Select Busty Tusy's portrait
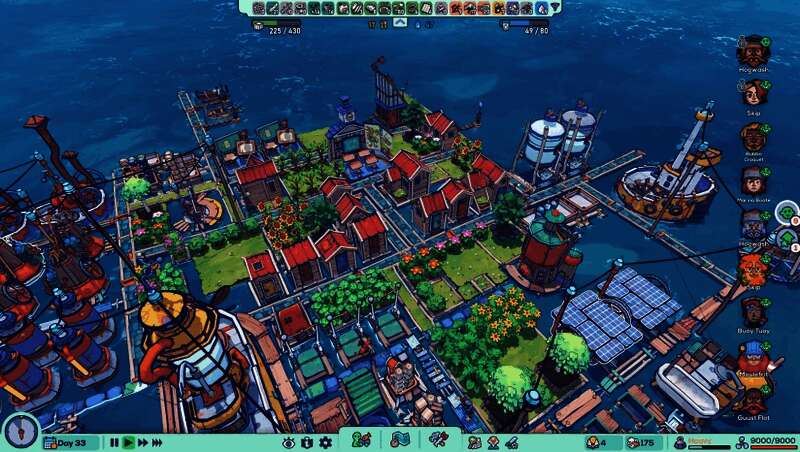Image resolution: width=800 pixels, height=452 pixels. [753, 311]
